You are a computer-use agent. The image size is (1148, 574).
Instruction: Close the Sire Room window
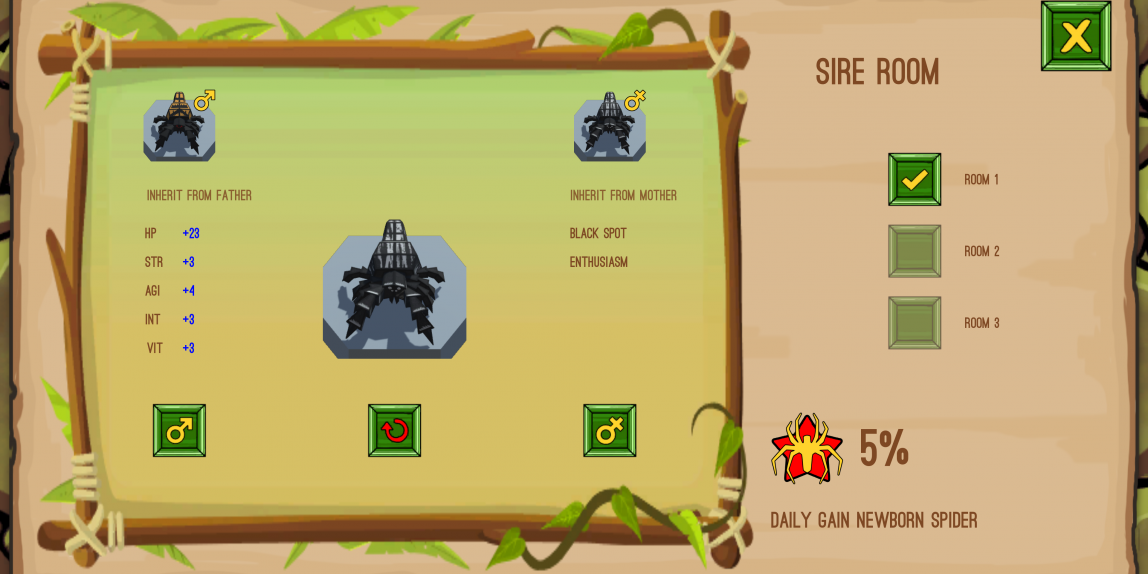pyautogui.click(x=1075, y=36)
